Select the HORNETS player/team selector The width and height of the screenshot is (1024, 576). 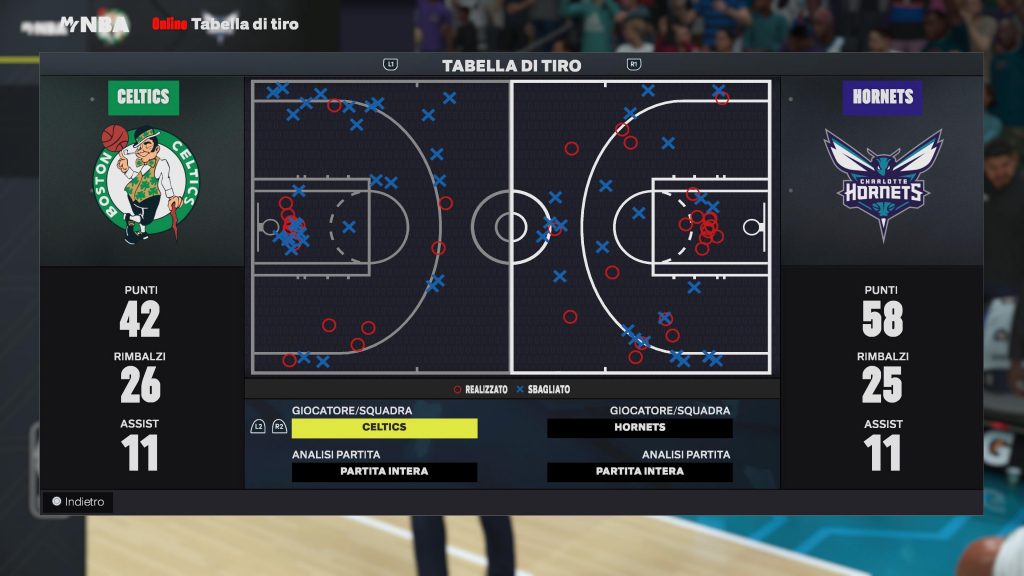640,428
